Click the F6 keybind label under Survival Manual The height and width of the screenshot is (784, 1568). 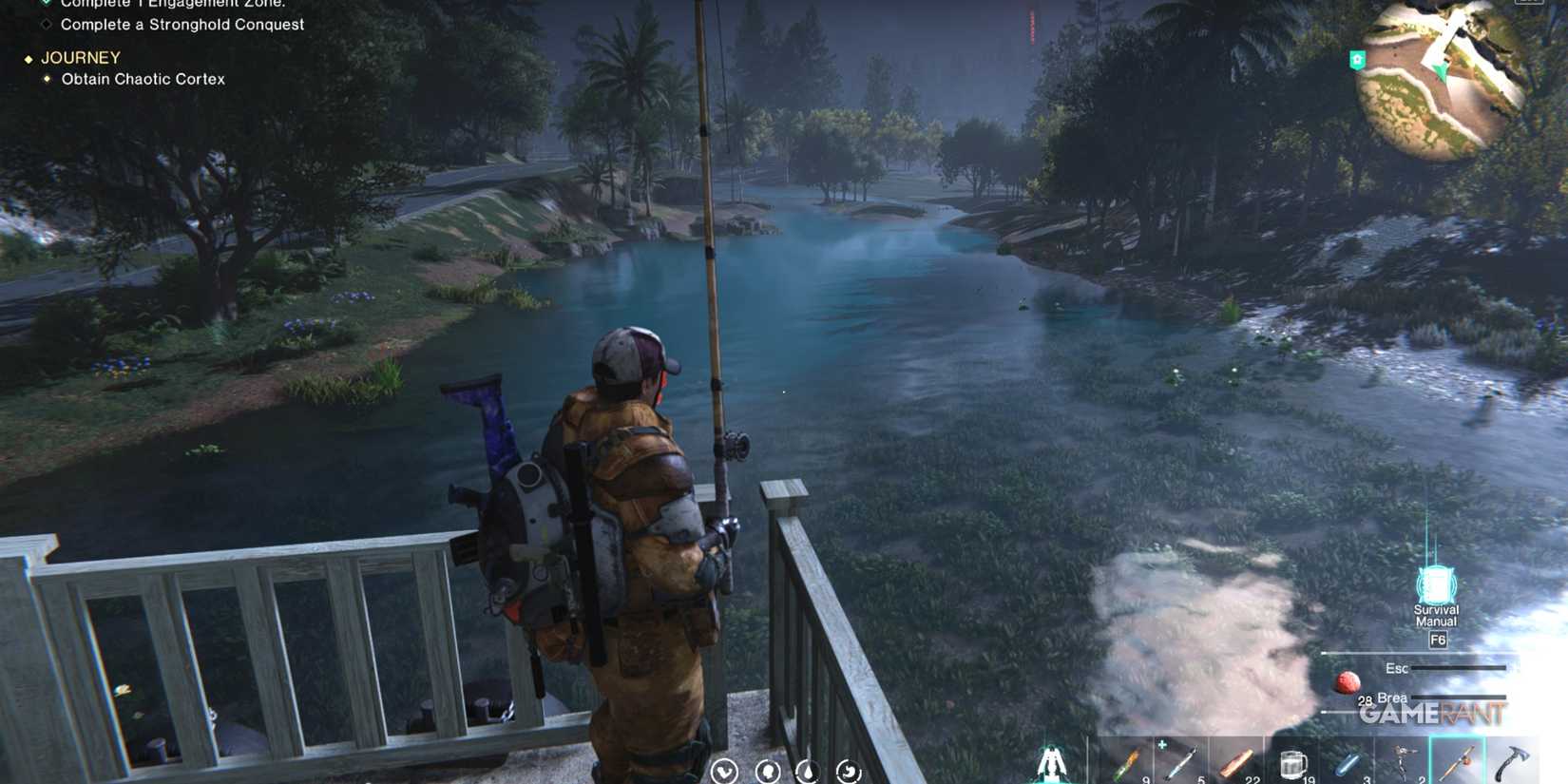(1437, 640)
